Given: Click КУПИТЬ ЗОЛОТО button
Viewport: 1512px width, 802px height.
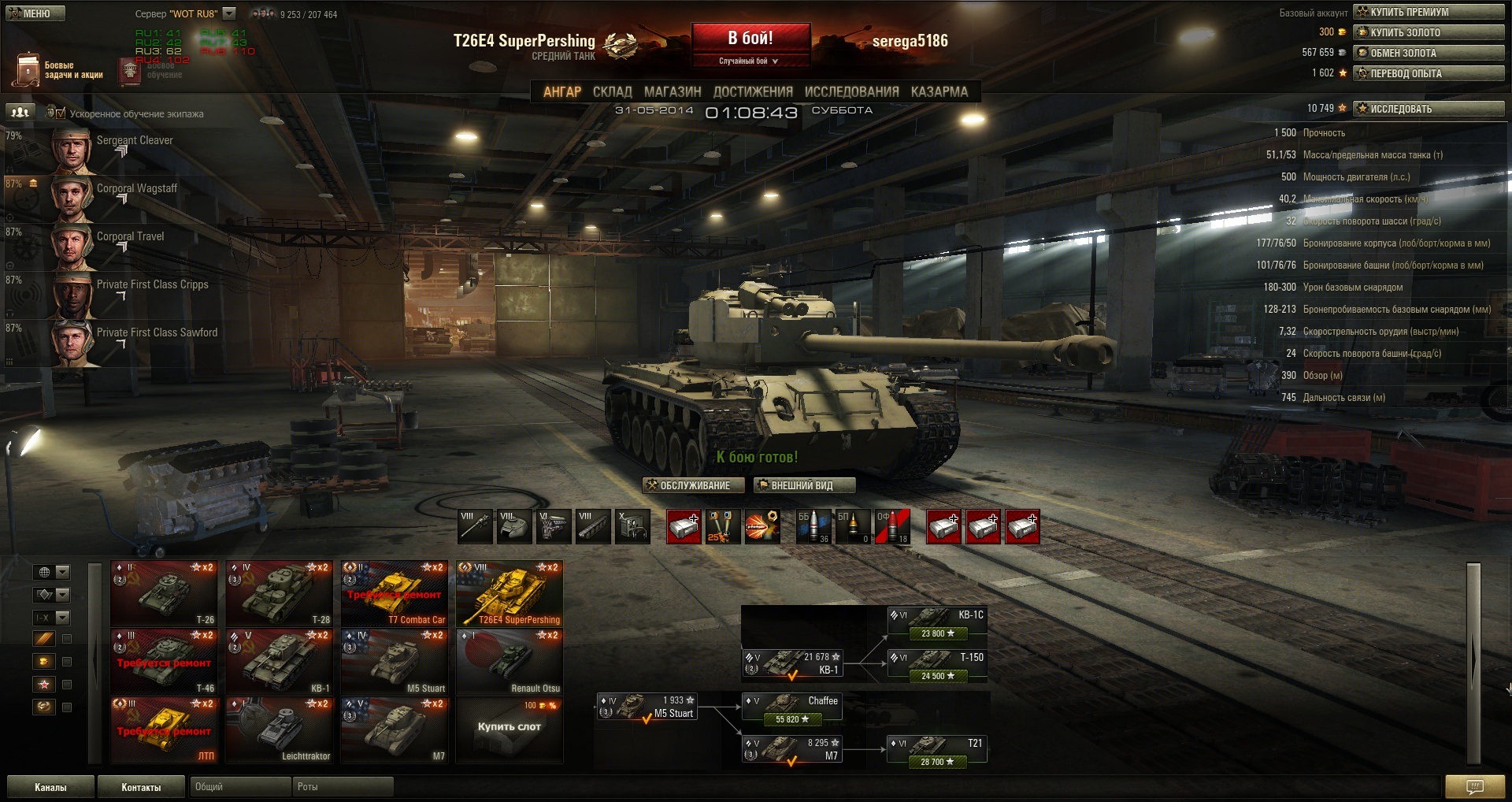Looking at the screenshot, I should coord(1429,32).
